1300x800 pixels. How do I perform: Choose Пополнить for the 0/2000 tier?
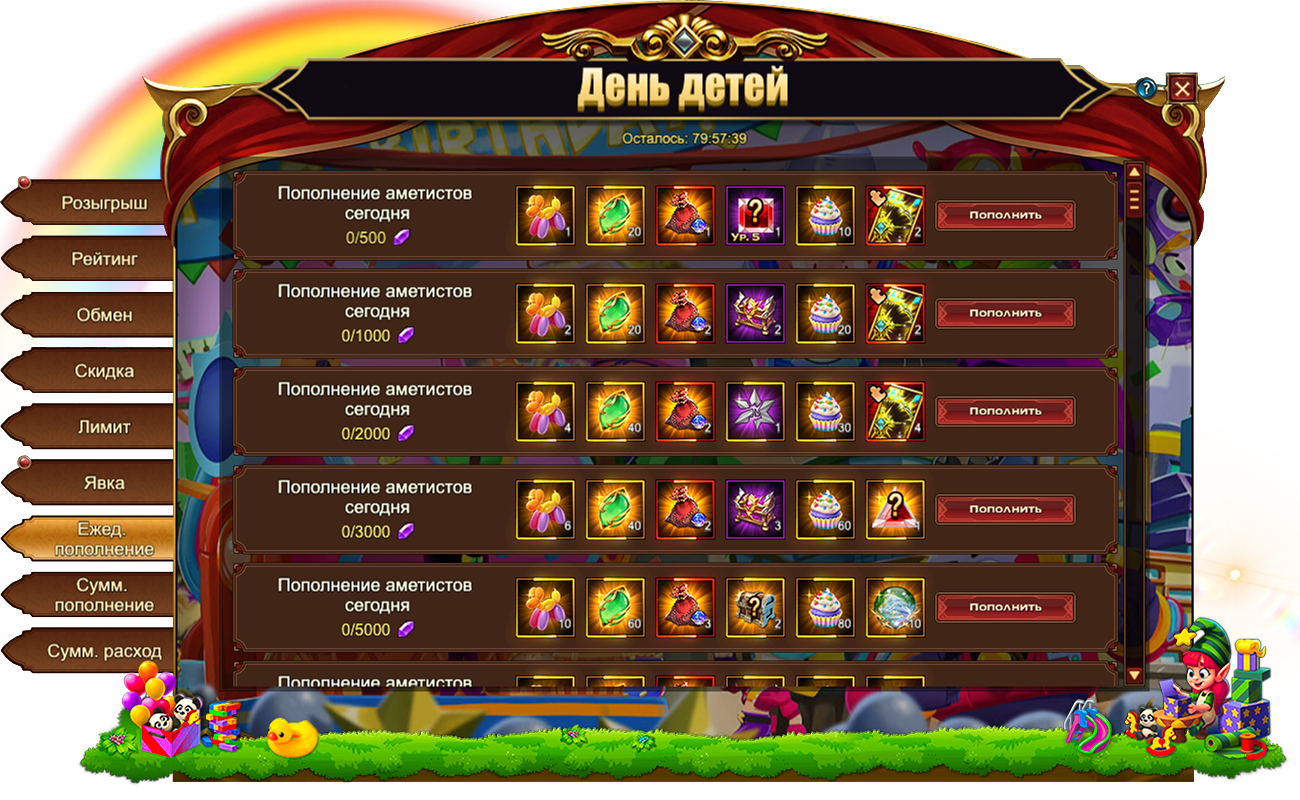pyautogui.click(x=1005, y=411)
